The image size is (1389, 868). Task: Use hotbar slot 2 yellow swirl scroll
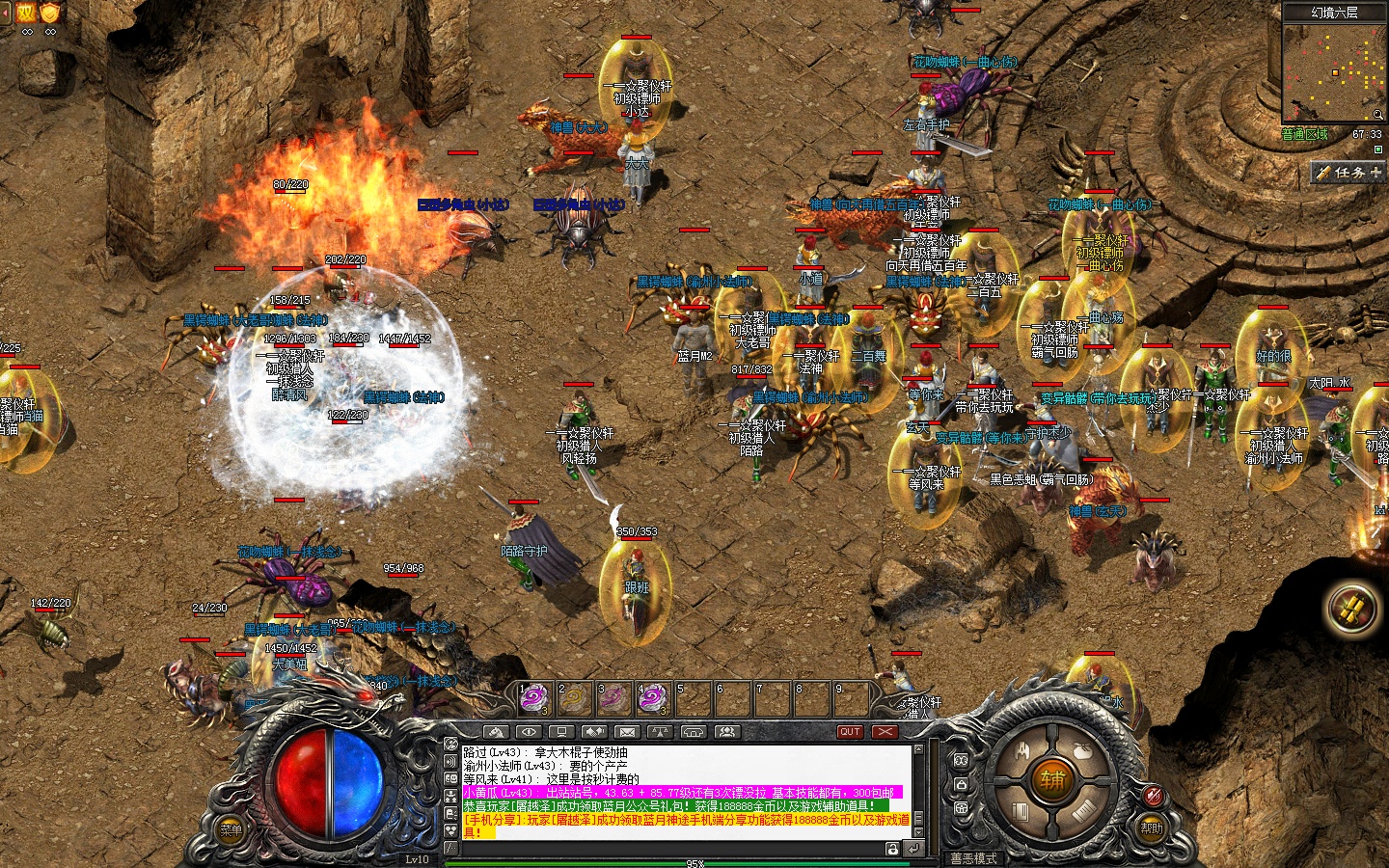coord(573,697)
